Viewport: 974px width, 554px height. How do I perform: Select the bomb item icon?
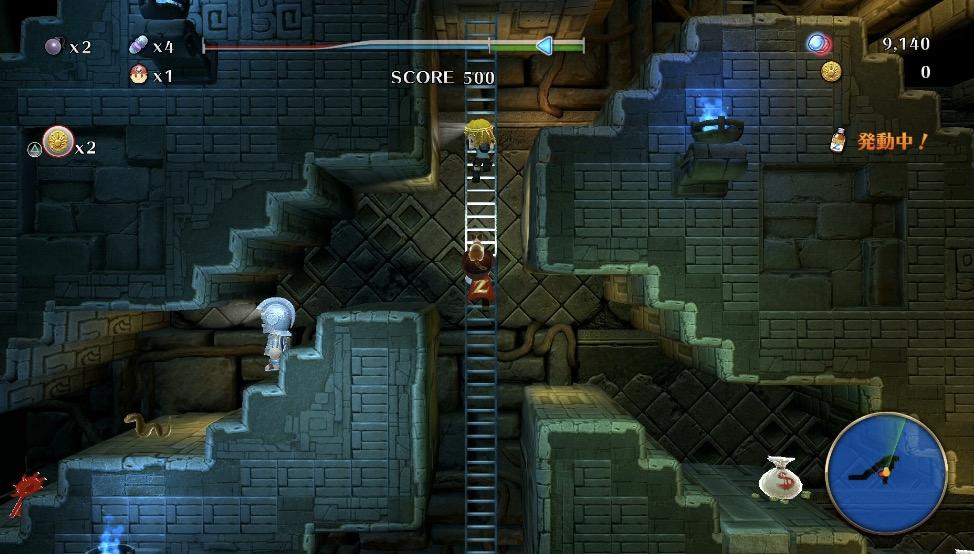(x=53, y=46)
